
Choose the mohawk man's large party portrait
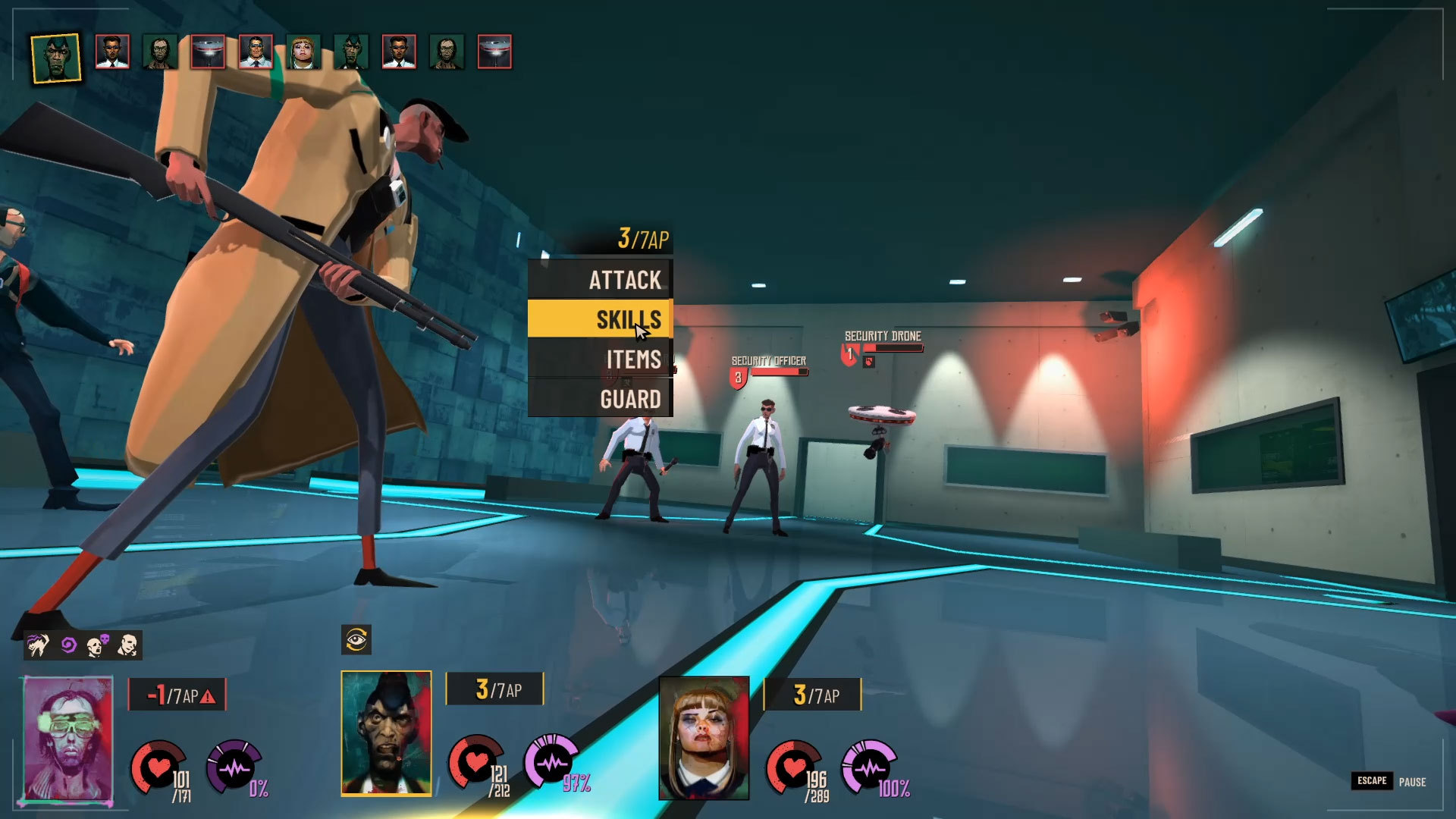point(386,733)
